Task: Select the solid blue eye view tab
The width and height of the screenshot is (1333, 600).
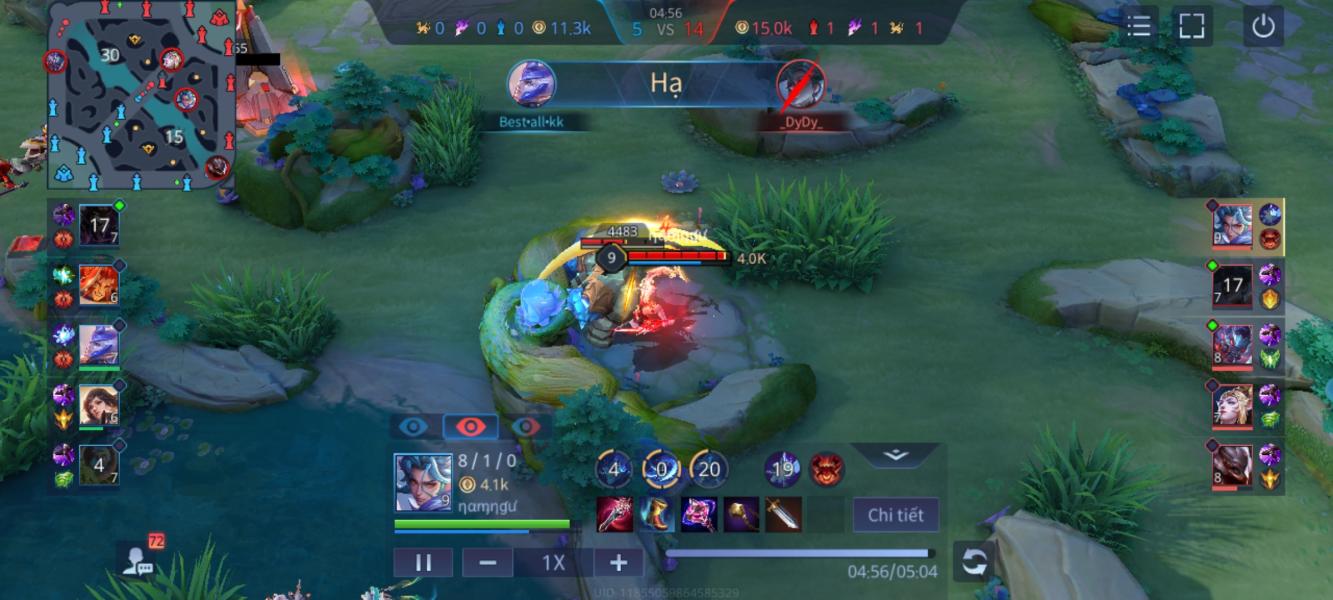Action: pyautogui.click(x=413, y=427)
